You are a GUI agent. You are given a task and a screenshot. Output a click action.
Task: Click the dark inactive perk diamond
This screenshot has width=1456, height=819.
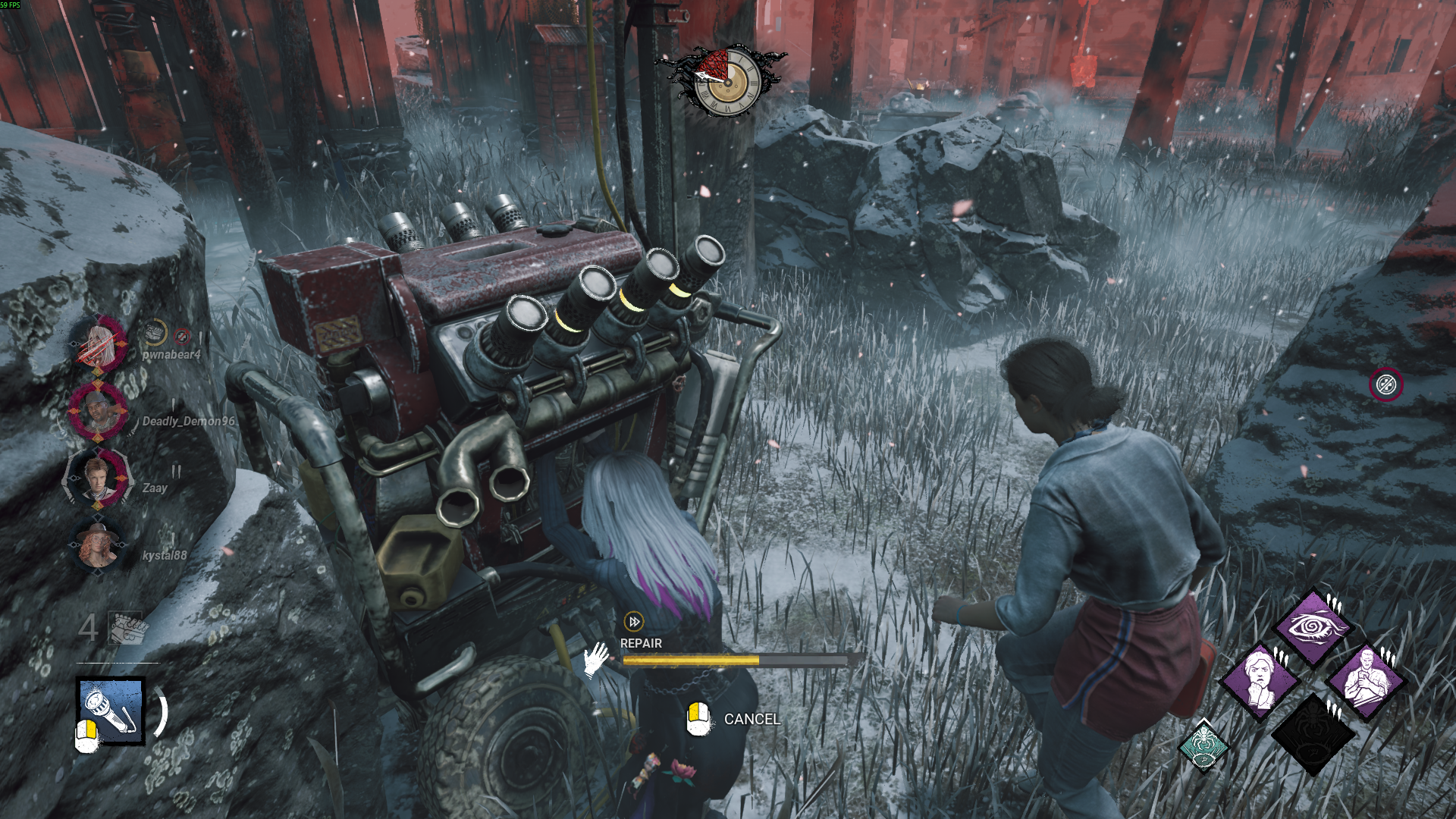click(x=1313, y=734)
